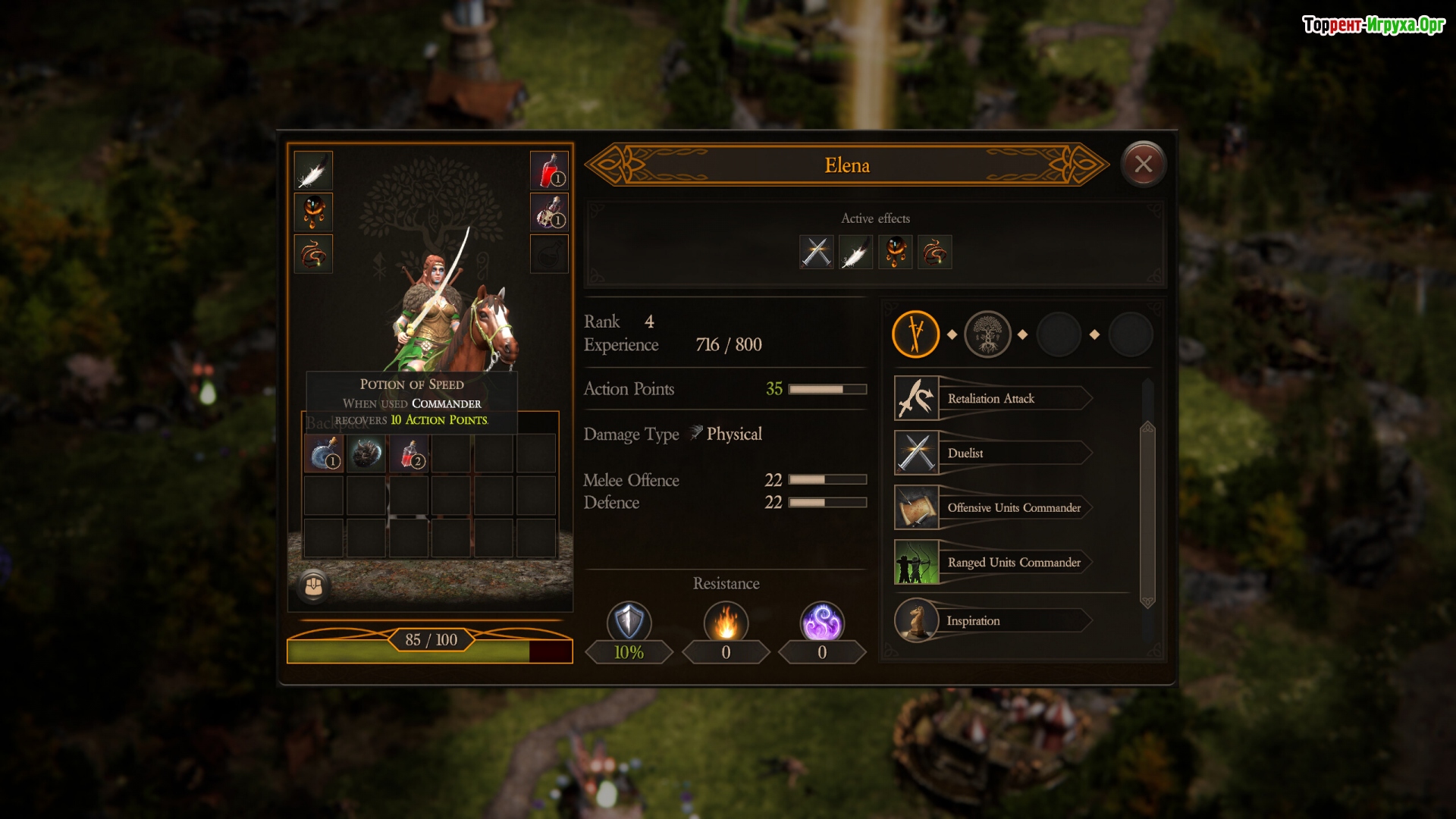Inspect the crossed swords active effect

coord(816,252)
